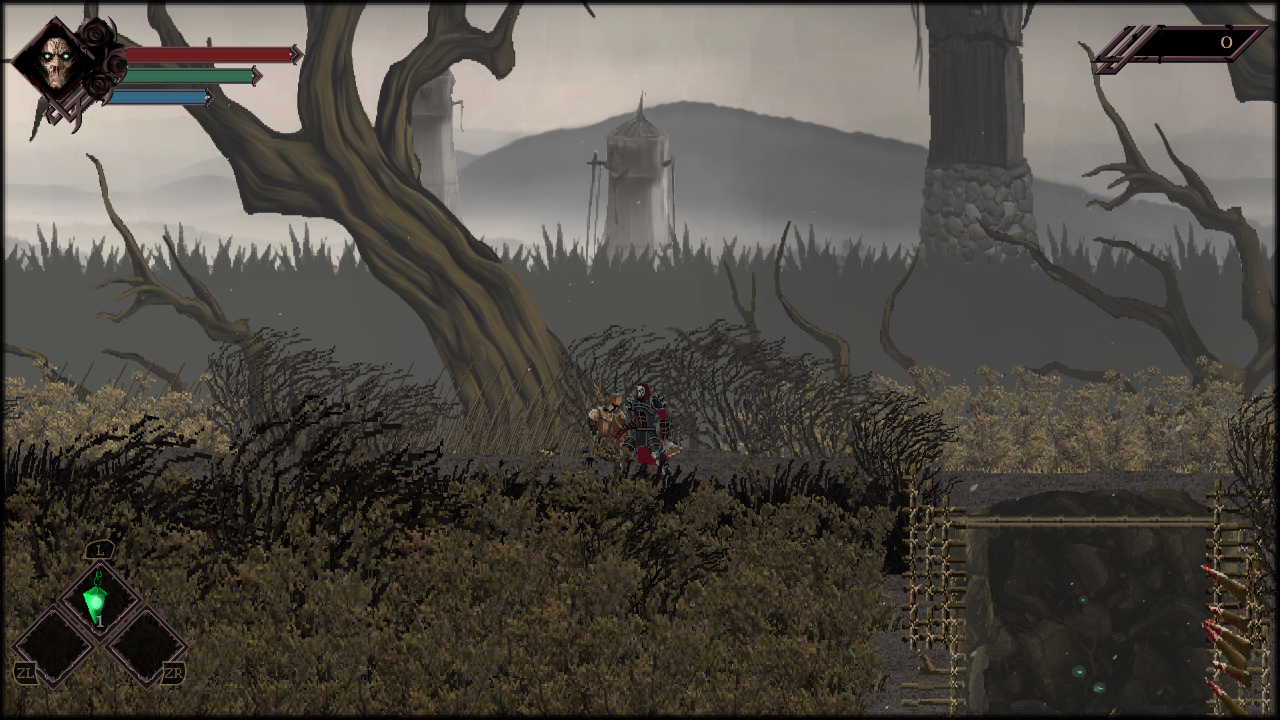The width and height of the screenshot is (1280, 720).
Task: Select the green crystal item slot
Action: 97,602
